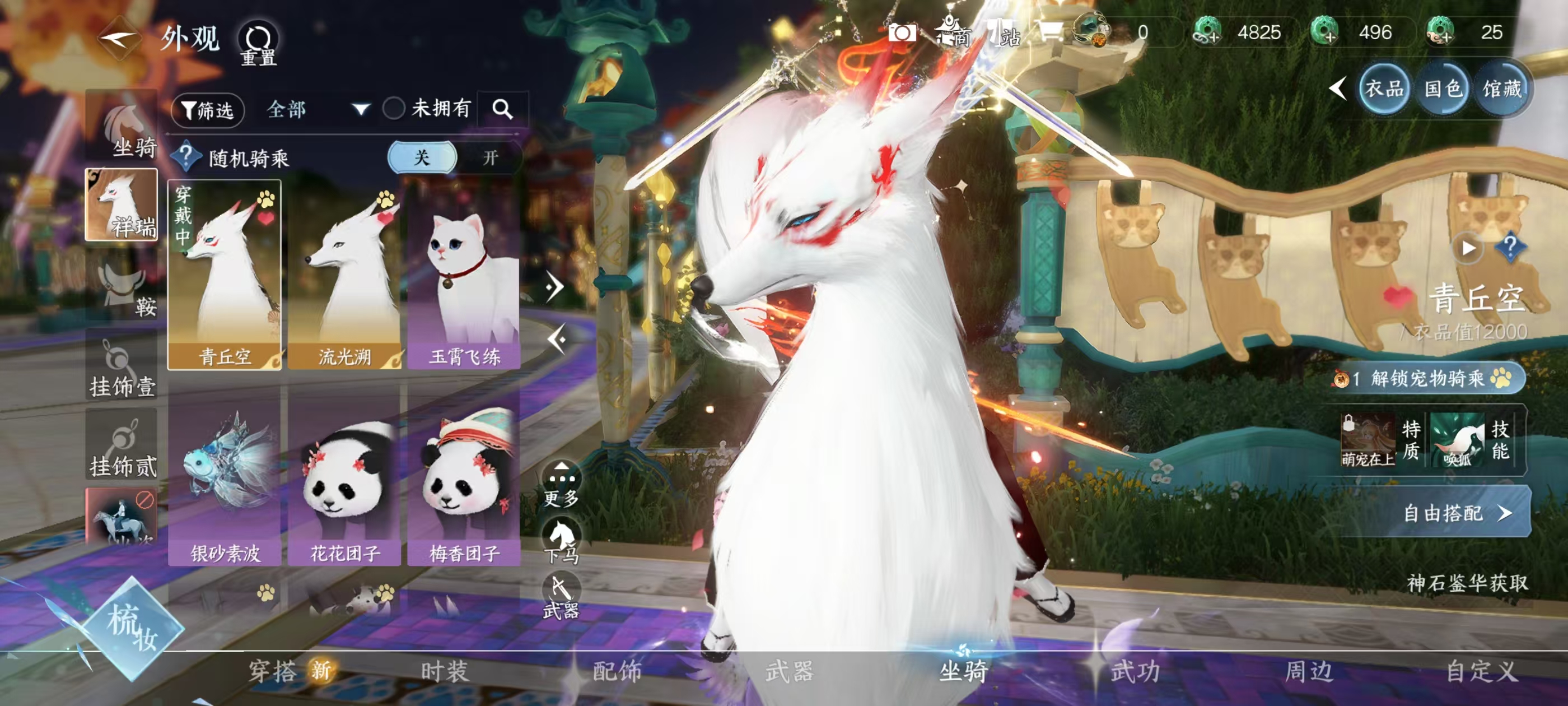The image size is (1568, 706).
Task: Select the 花花团子 panda mount
Action: click(x=344, y=481)
